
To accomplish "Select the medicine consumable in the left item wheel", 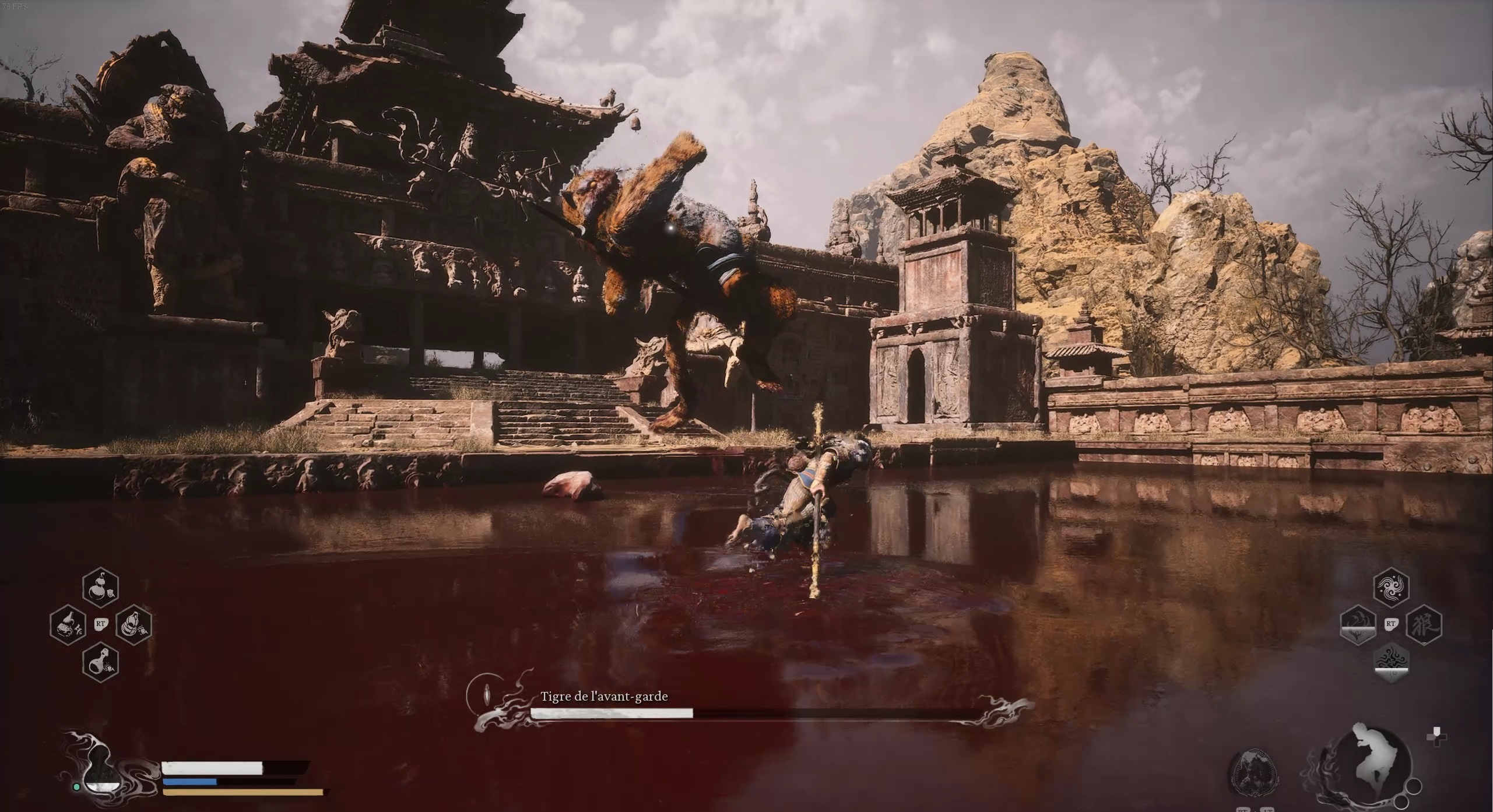I will [68, 624].
